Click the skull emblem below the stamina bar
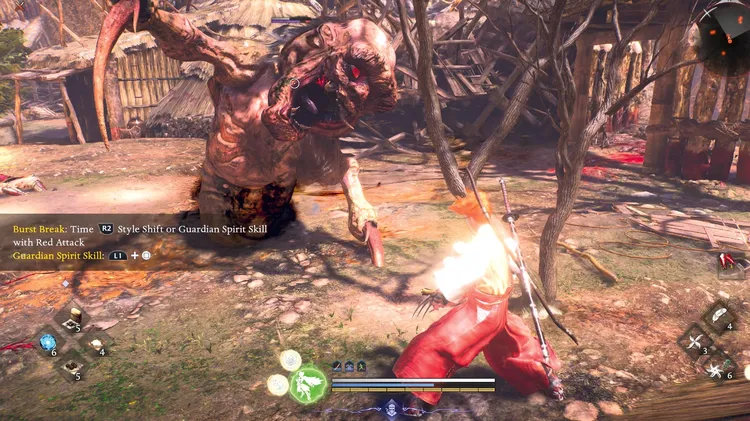 (391, 408)
